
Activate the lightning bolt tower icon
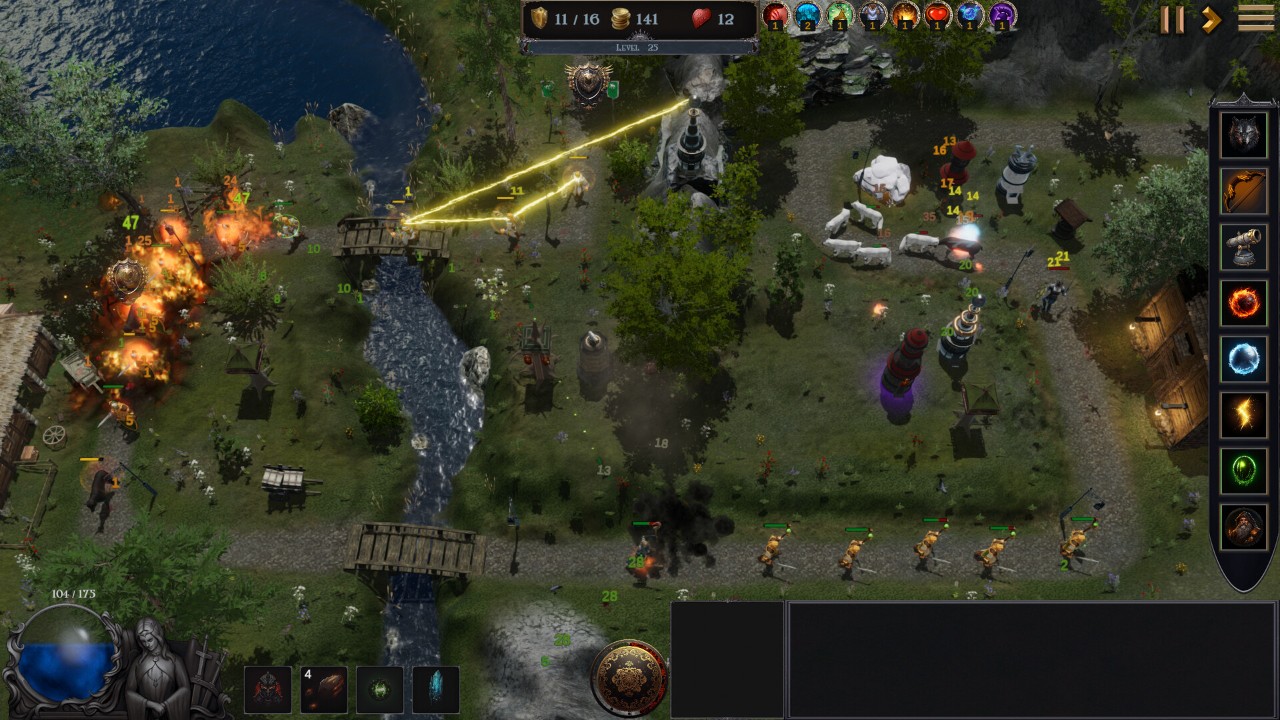[1244, 415]
